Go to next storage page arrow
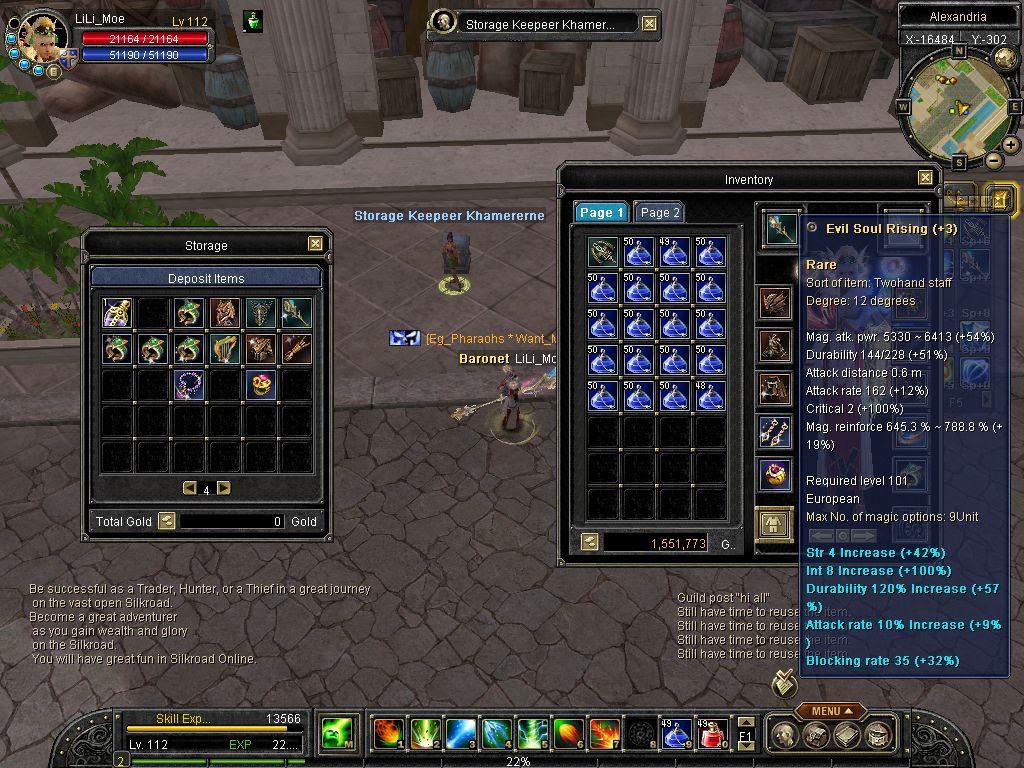This screenshot has height=768, width=1024. coord(224,488)
